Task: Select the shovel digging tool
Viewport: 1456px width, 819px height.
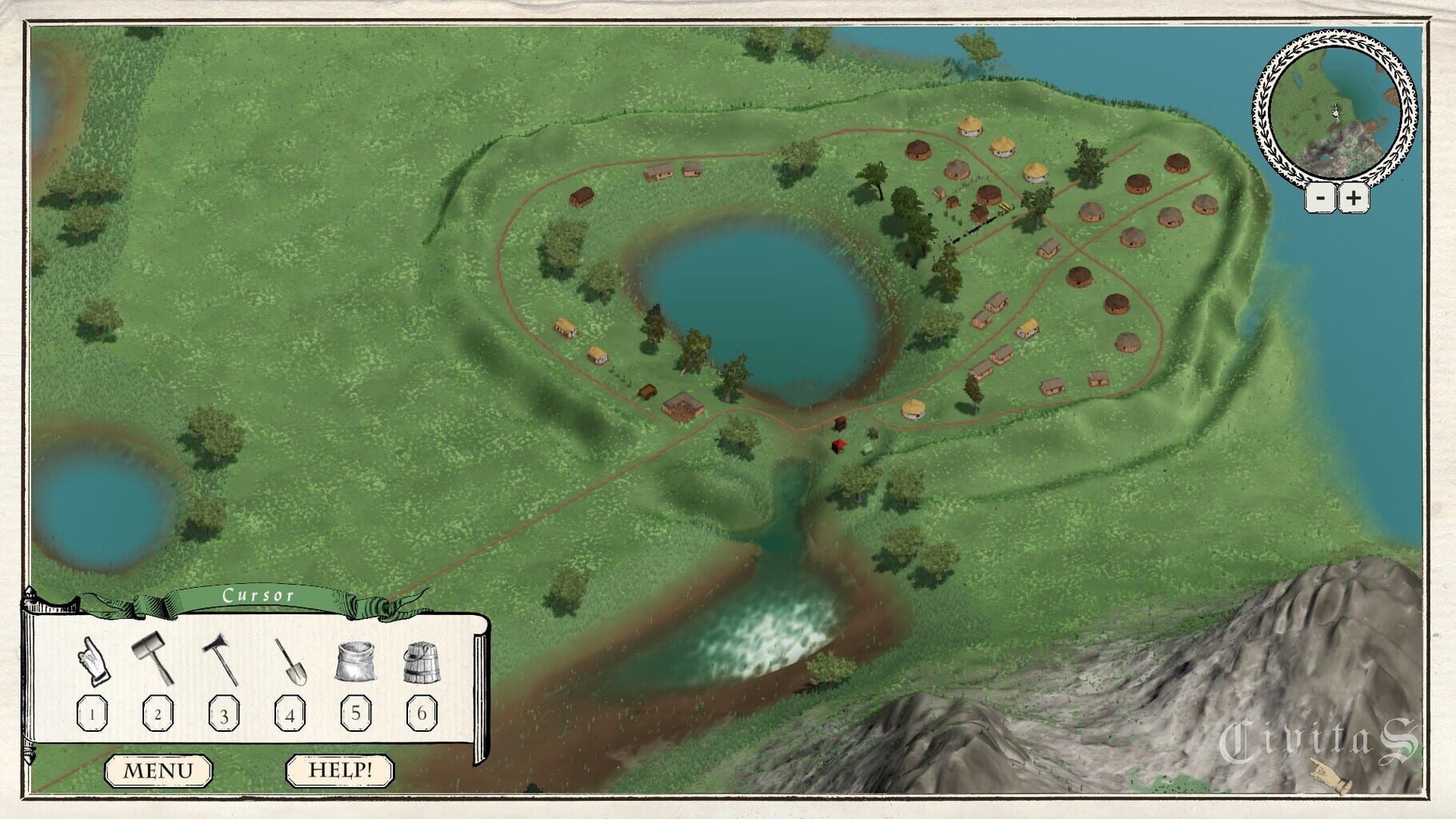Action: (x=290, y=662)
